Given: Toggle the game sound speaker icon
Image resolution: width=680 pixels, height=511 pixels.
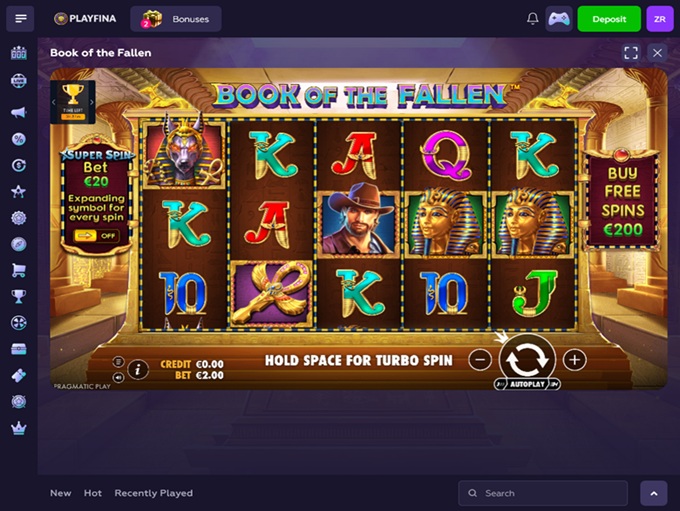Looking at the screenshot, I should [118, 377].
